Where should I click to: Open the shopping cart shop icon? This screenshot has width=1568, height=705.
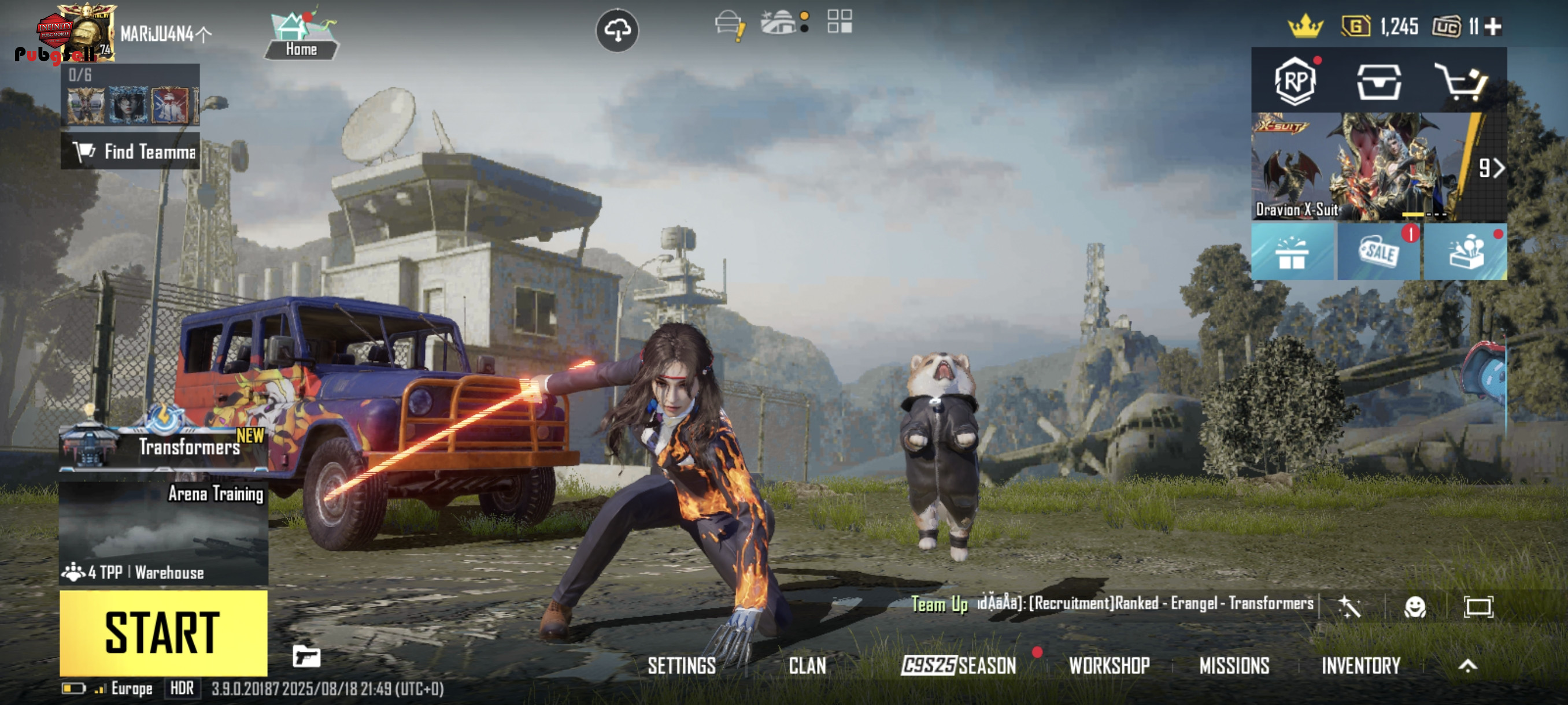pos(1462,81)
